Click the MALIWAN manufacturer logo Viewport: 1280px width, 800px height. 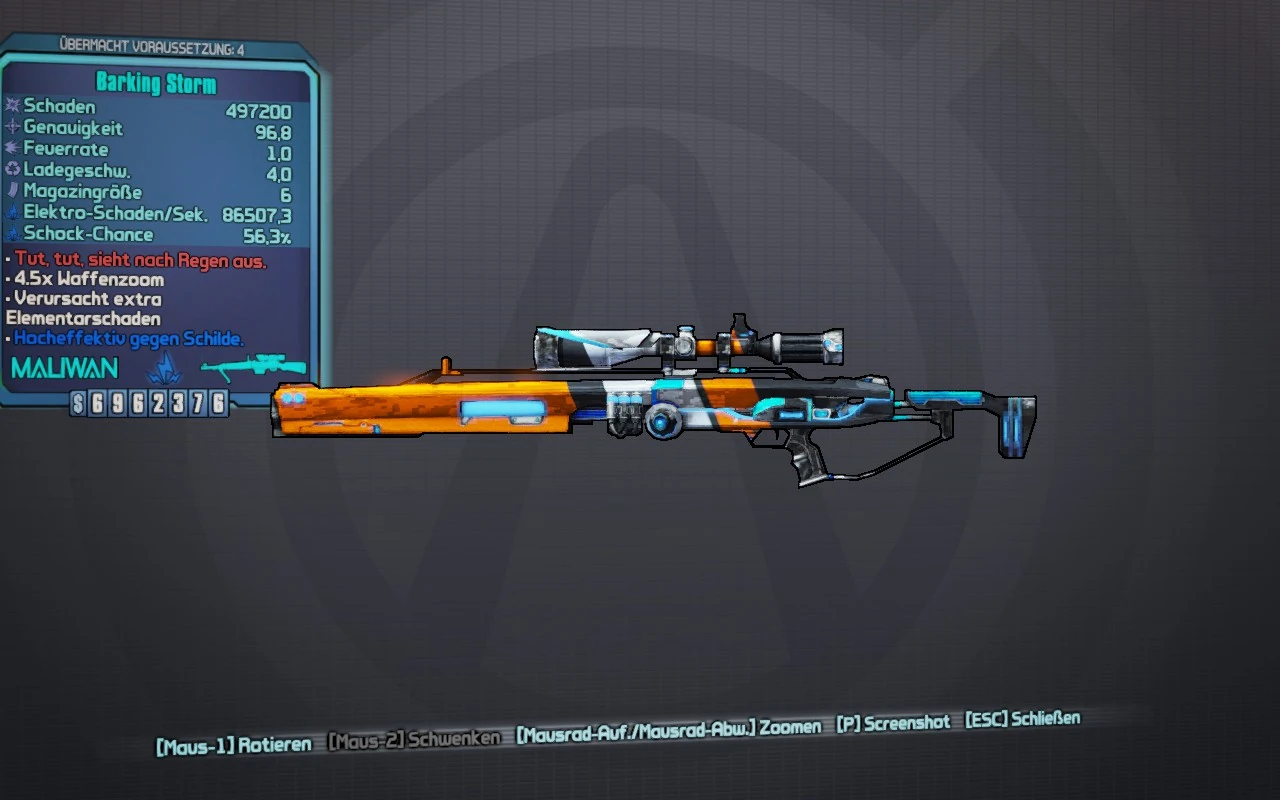64,369
